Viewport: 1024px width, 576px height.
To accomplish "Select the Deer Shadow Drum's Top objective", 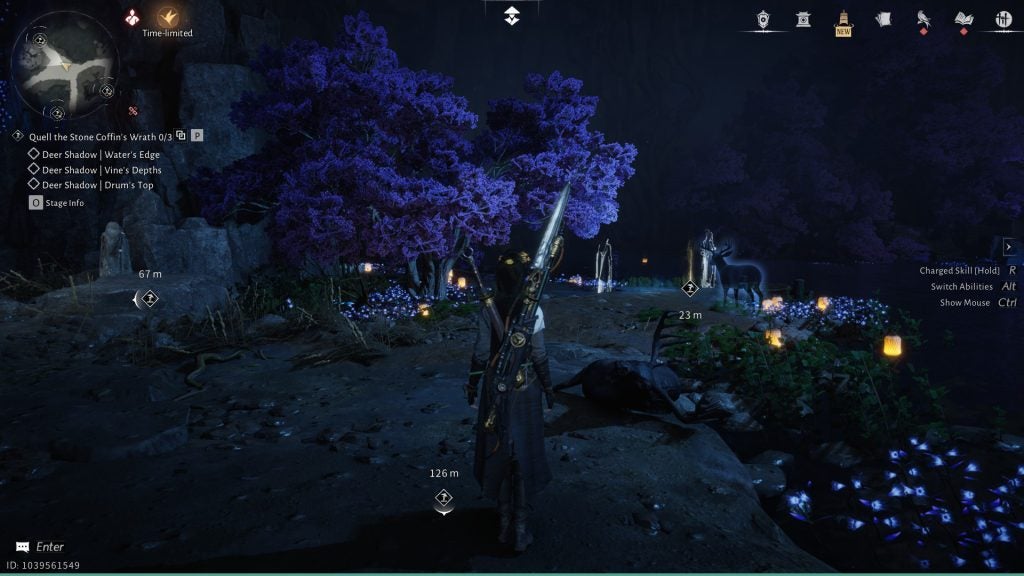I will [x=97, y=185].
